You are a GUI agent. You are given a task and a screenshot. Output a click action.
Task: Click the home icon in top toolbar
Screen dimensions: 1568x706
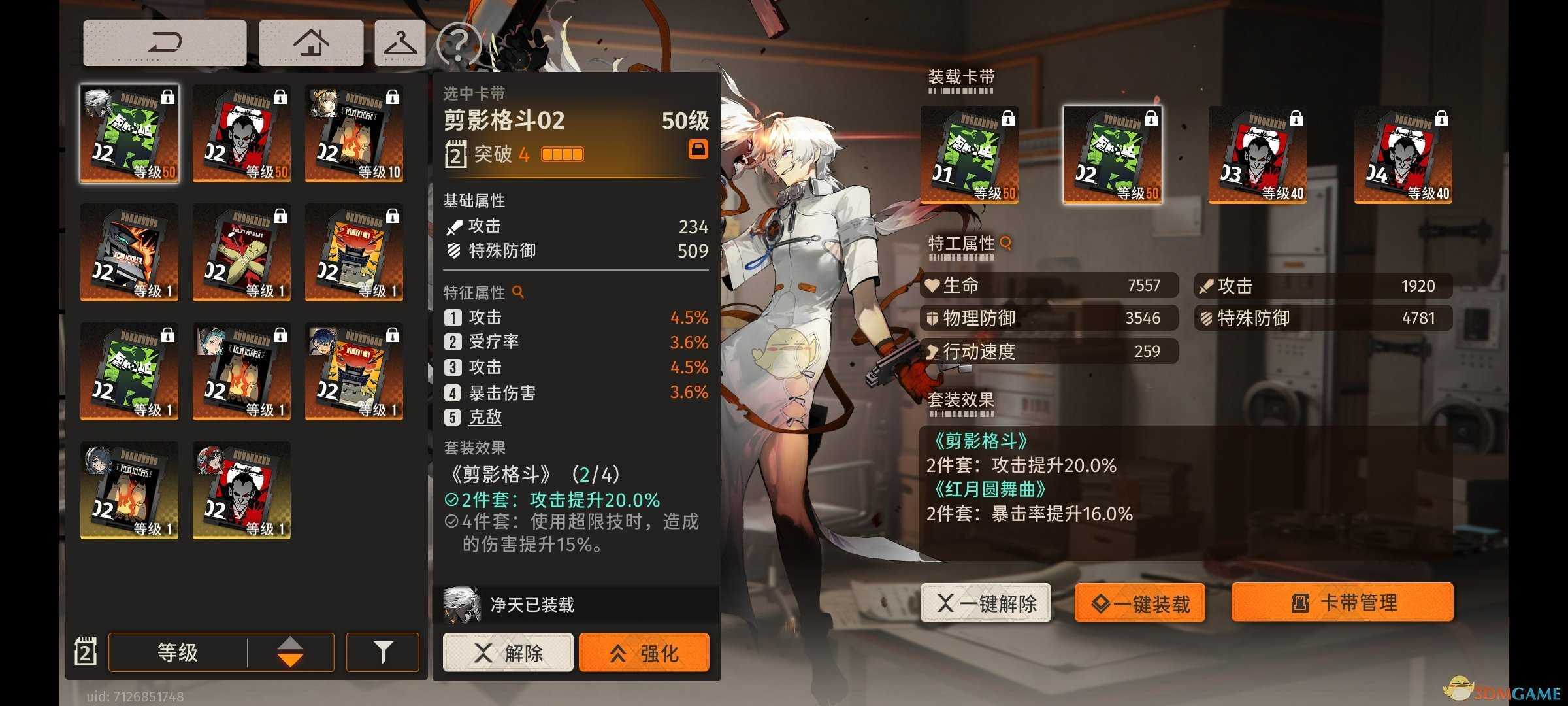(310, 42)
